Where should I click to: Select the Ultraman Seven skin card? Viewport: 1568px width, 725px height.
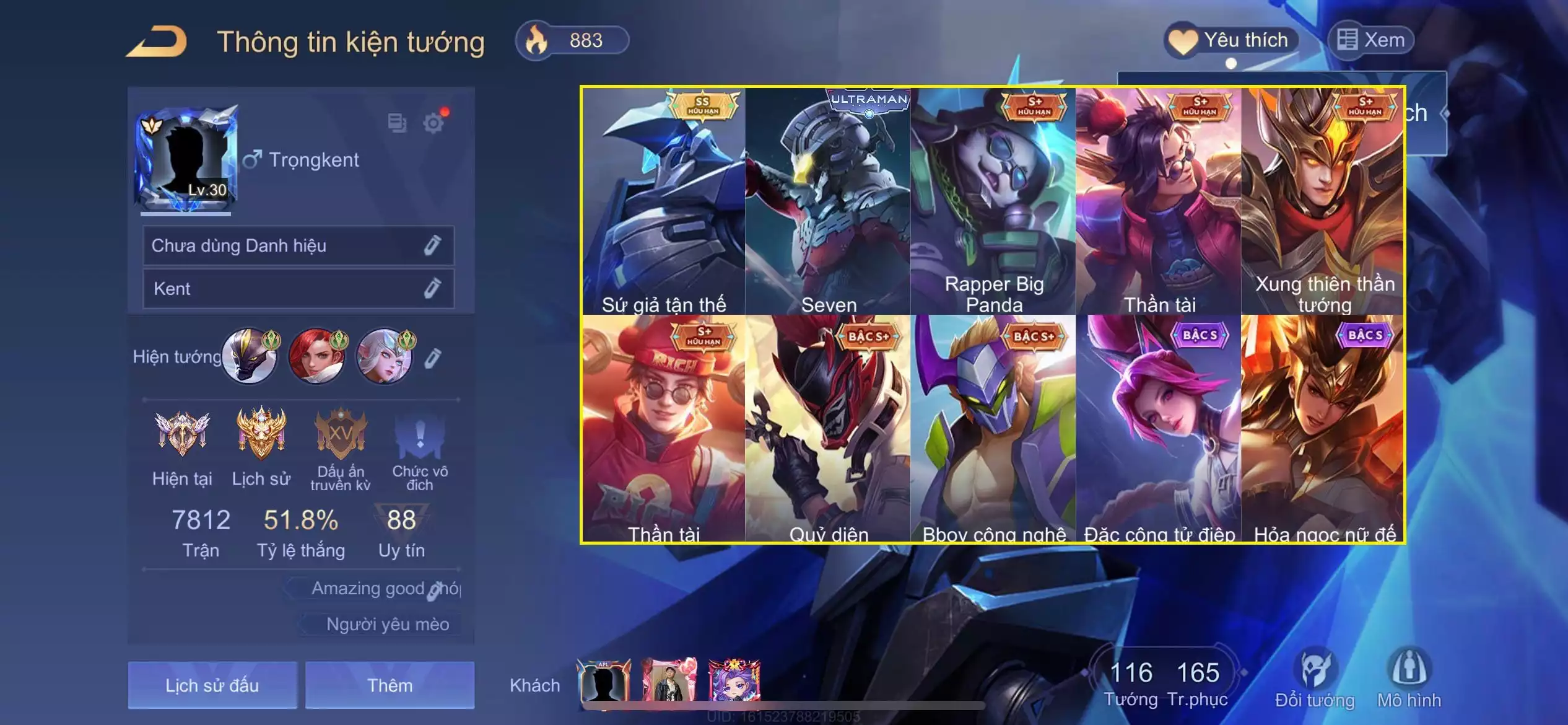(829, 201)
